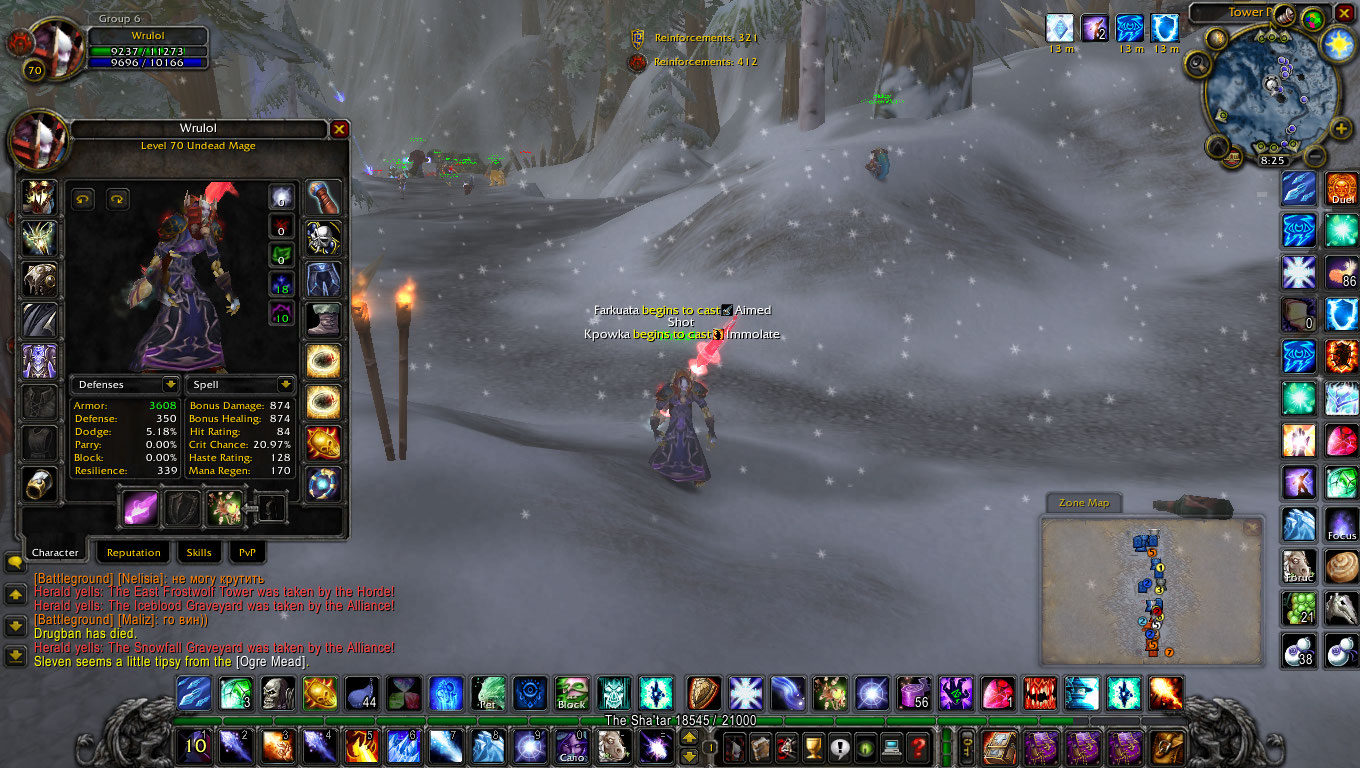Select the Duel action button
Screen dimensions: 1360x768
coord(1341,189)
